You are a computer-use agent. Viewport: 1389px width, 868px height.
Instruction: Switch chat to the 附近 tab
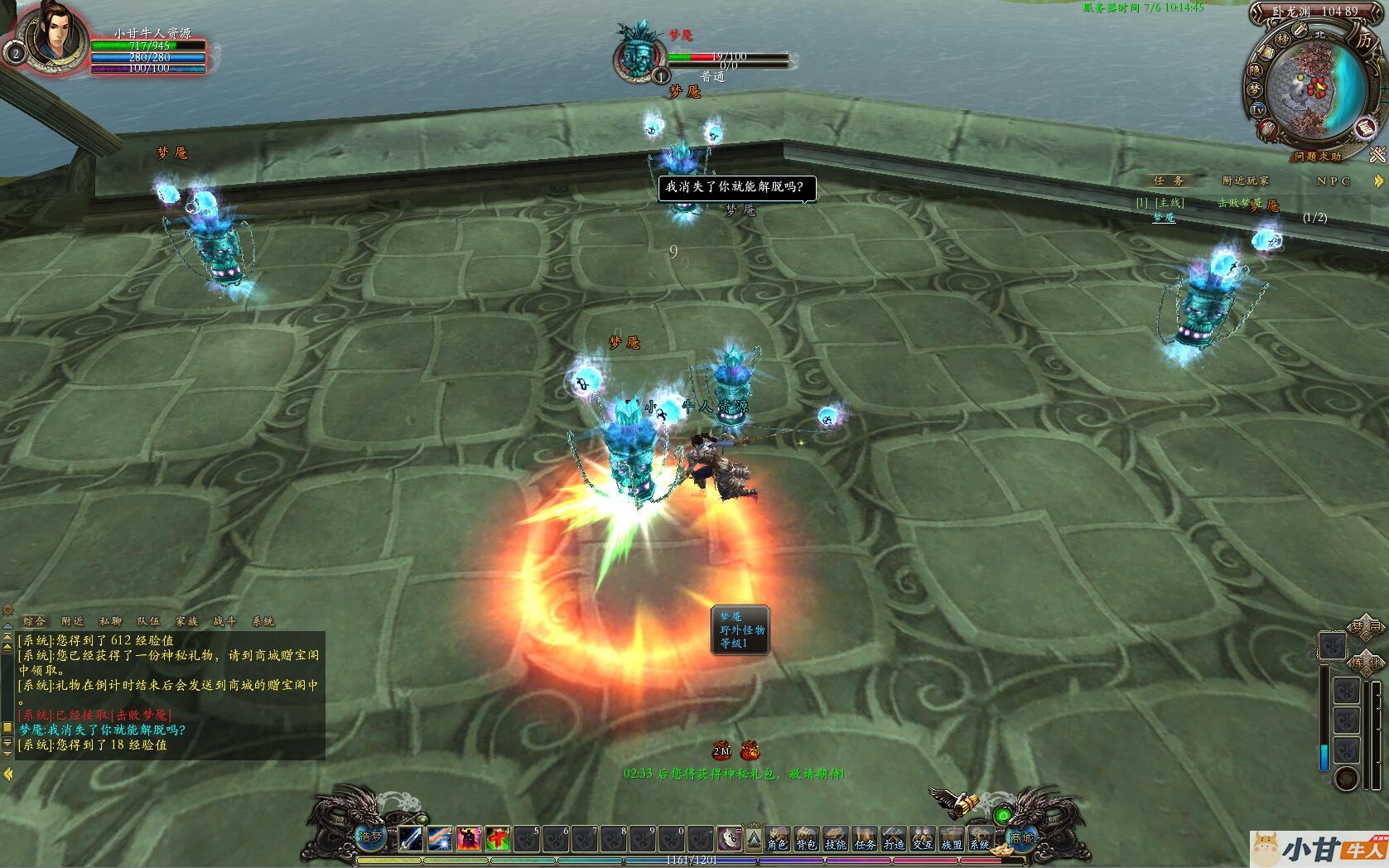(73, 621)
